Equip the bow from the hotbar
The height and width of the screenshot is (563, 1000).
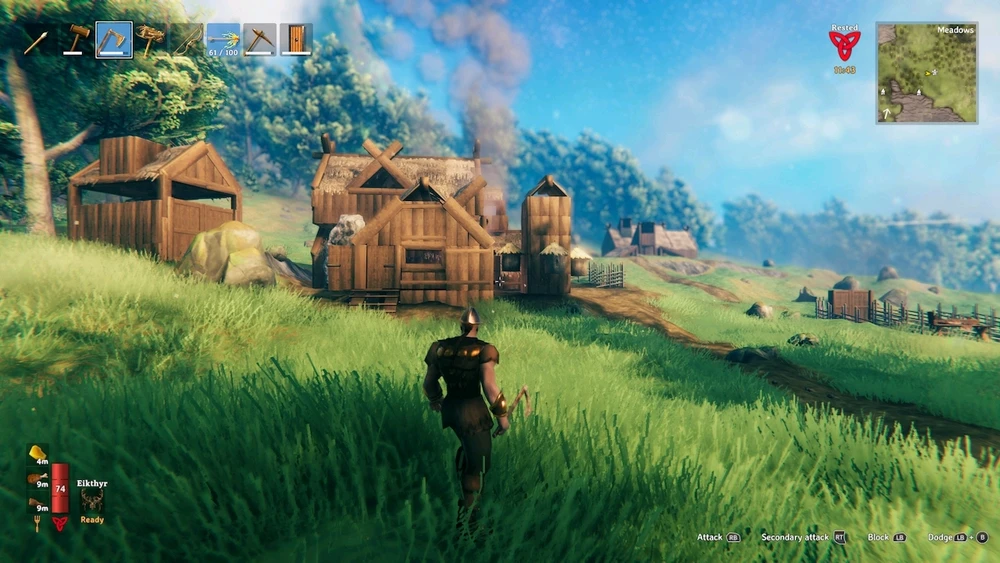pos(187,41)
